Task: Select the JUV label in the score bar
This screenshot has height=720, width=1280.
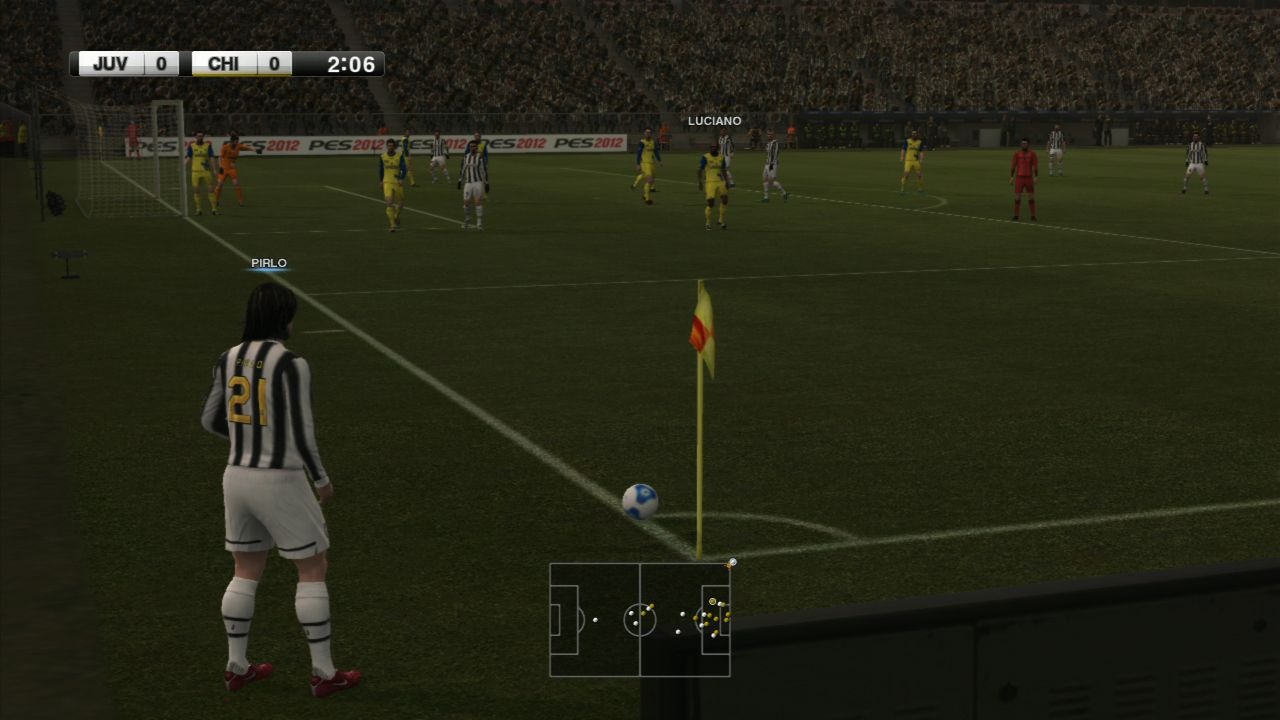Action: [110, 63]
